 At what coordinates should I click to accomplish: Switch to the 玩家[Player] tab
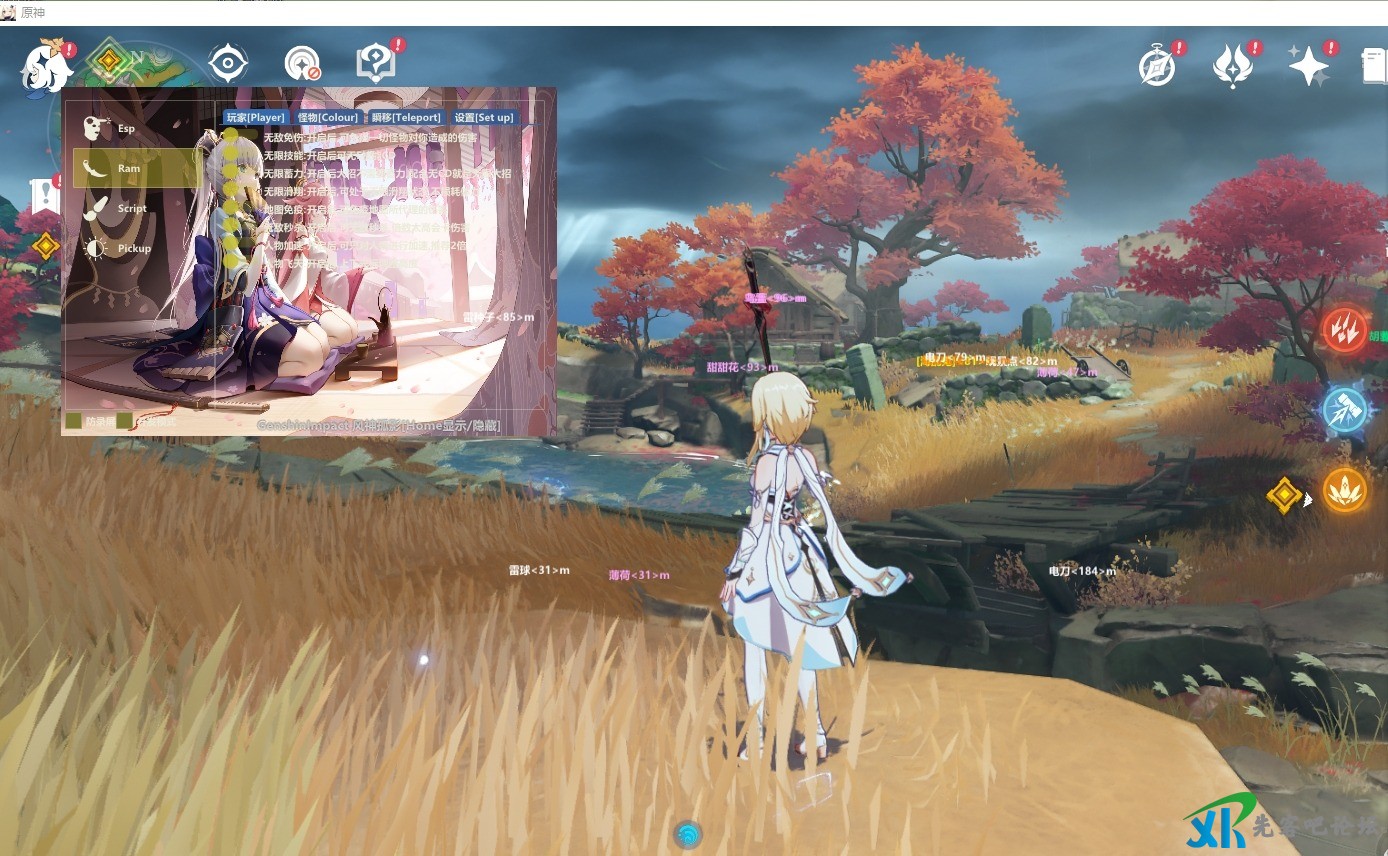coord(255,117)
